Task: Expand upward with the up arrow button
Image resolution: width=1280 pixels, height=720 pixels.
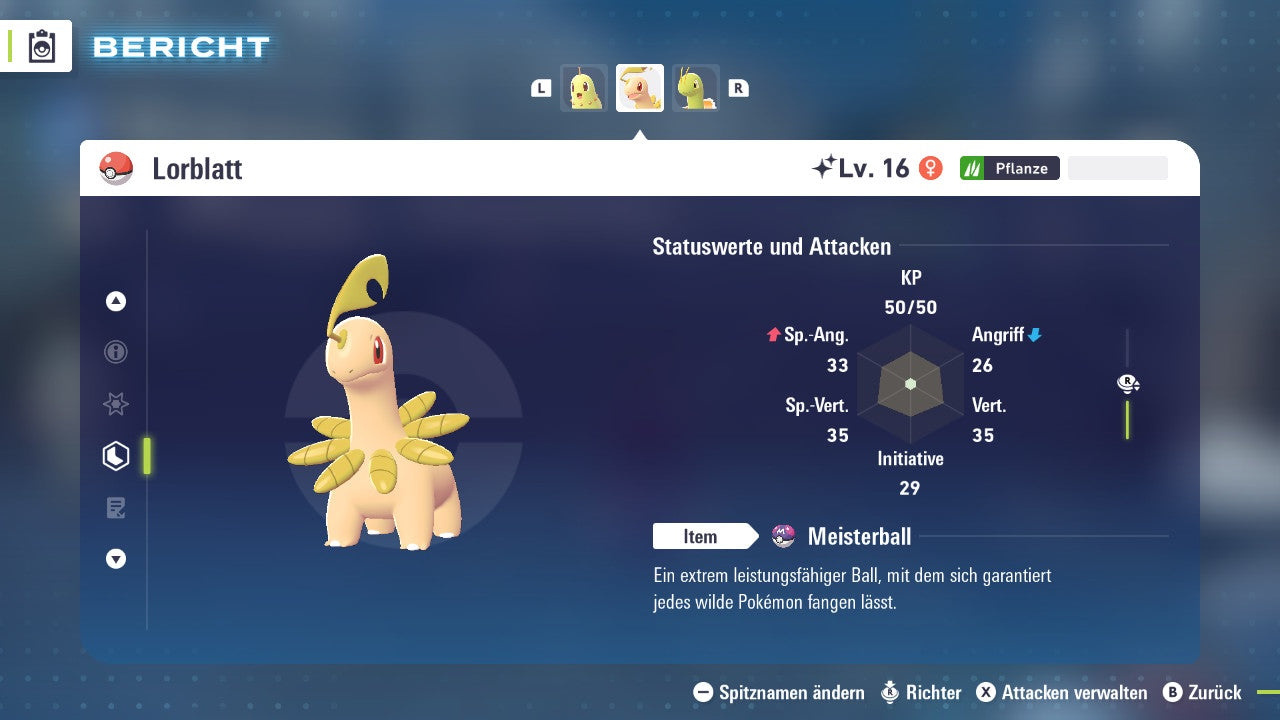Action: coord(115,301)
